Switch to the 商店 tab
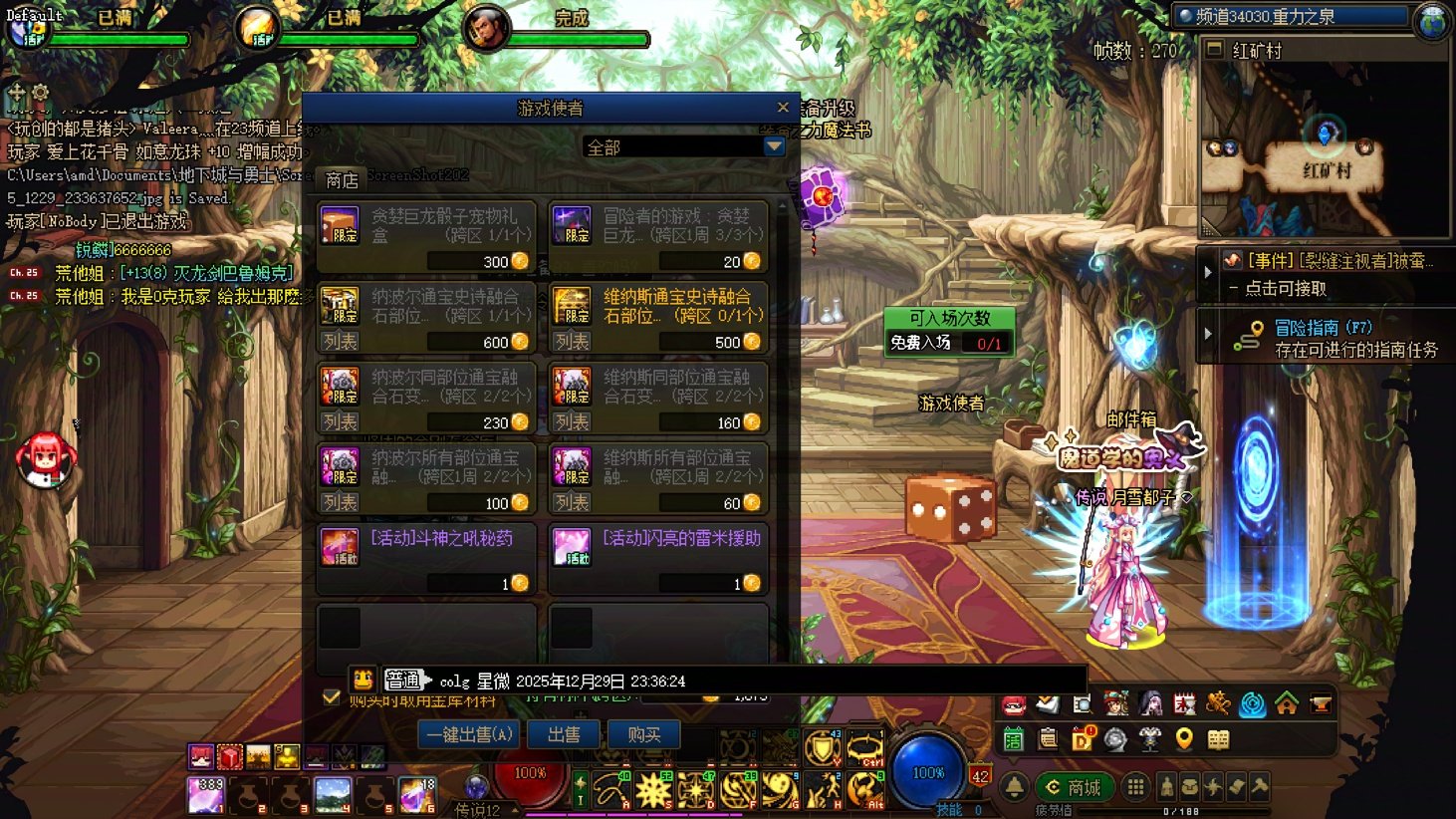This screenshot has width=1456, height=819. [341, 180]
